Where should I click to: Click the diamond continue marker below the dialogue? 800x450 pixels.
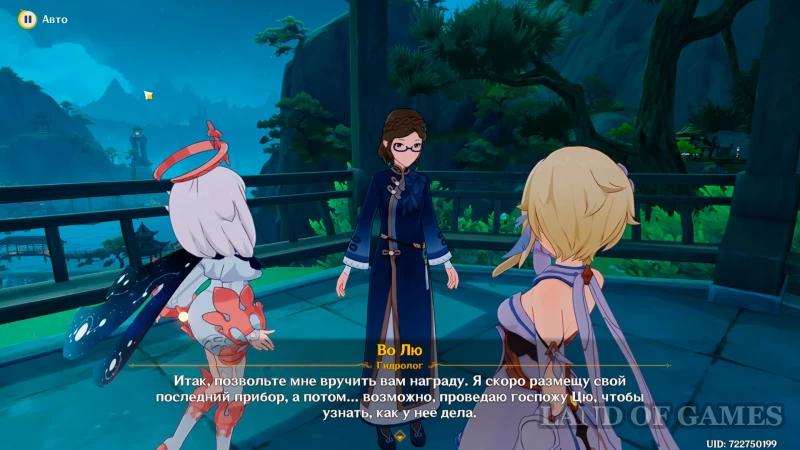coord(399,436)
